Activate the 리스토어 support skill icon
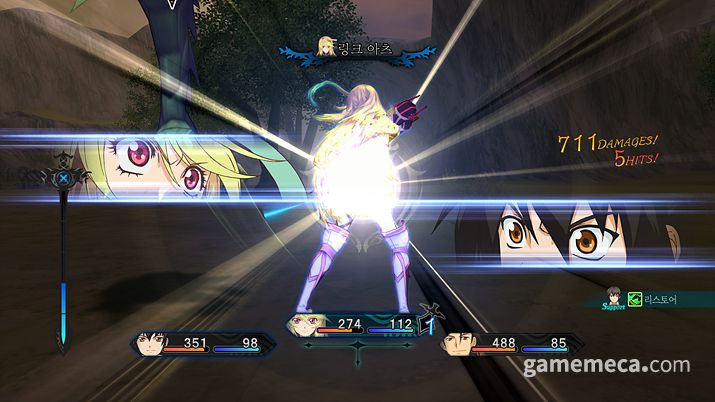 633,299
